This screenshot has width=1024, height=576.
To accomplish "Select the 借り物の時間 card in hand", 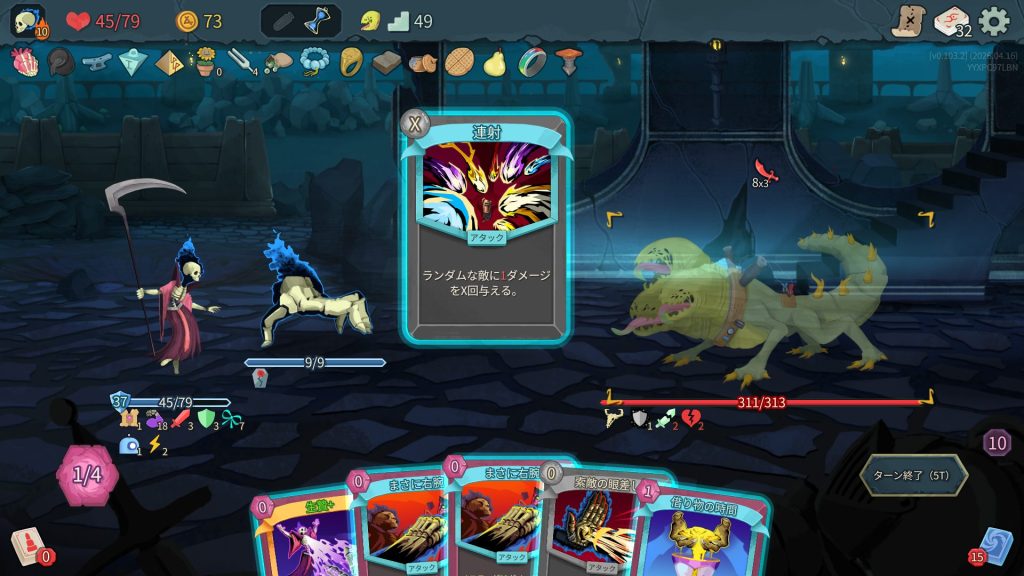I will tap(688, 530).
